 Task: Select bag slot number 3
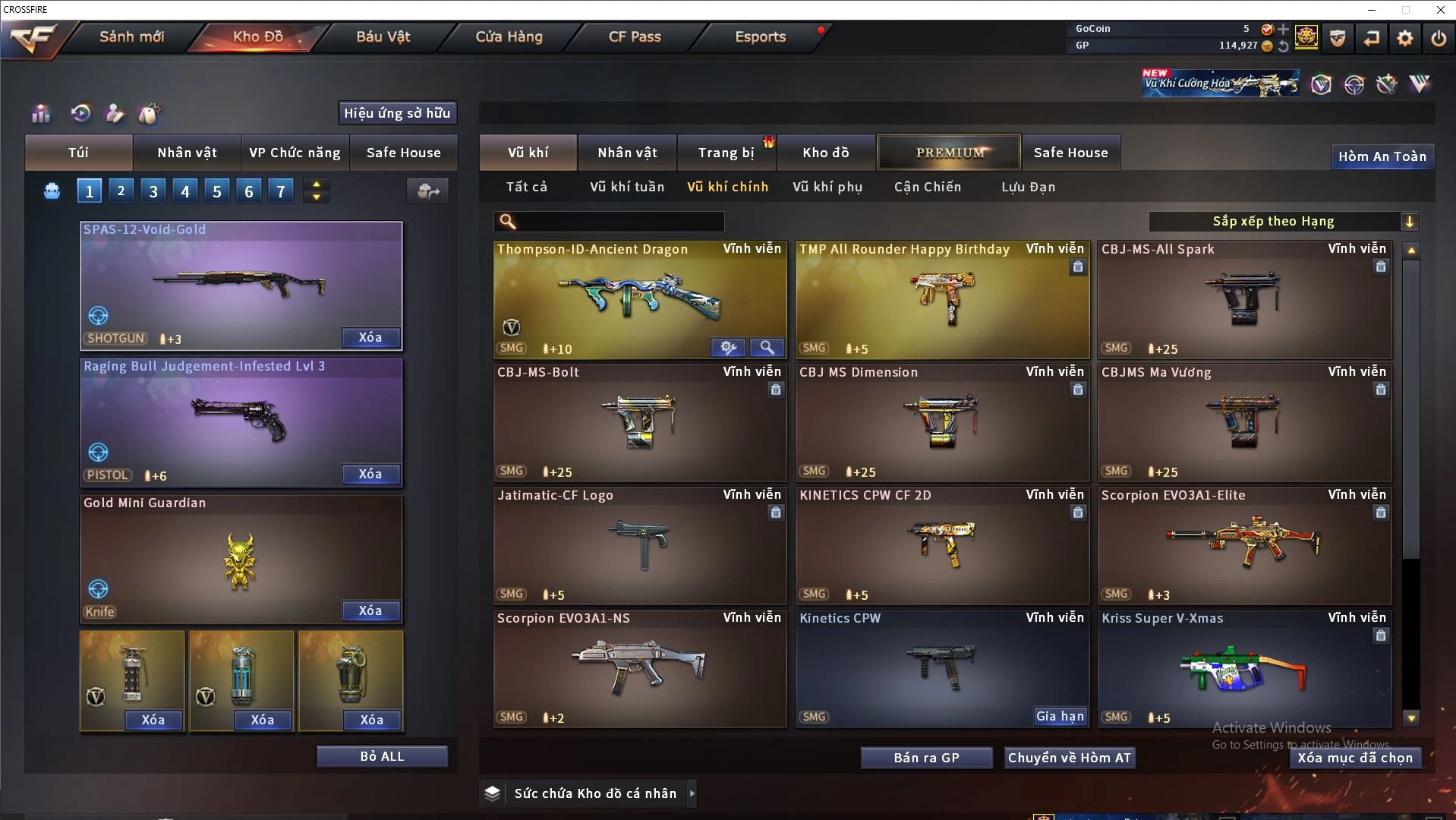click(x=153, y=191)
